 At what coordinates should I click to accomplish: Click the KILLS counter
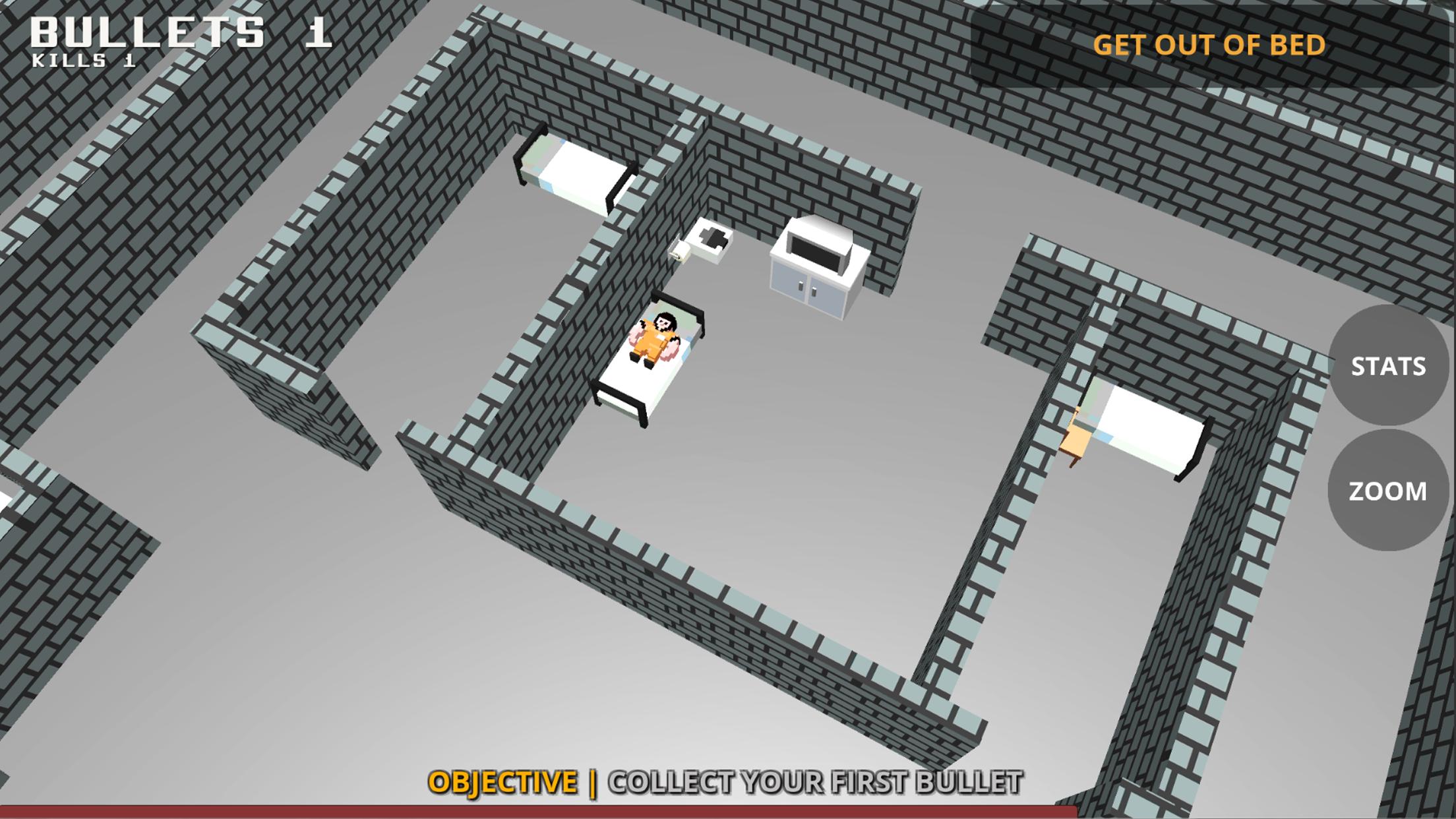[x=82, y=63]
